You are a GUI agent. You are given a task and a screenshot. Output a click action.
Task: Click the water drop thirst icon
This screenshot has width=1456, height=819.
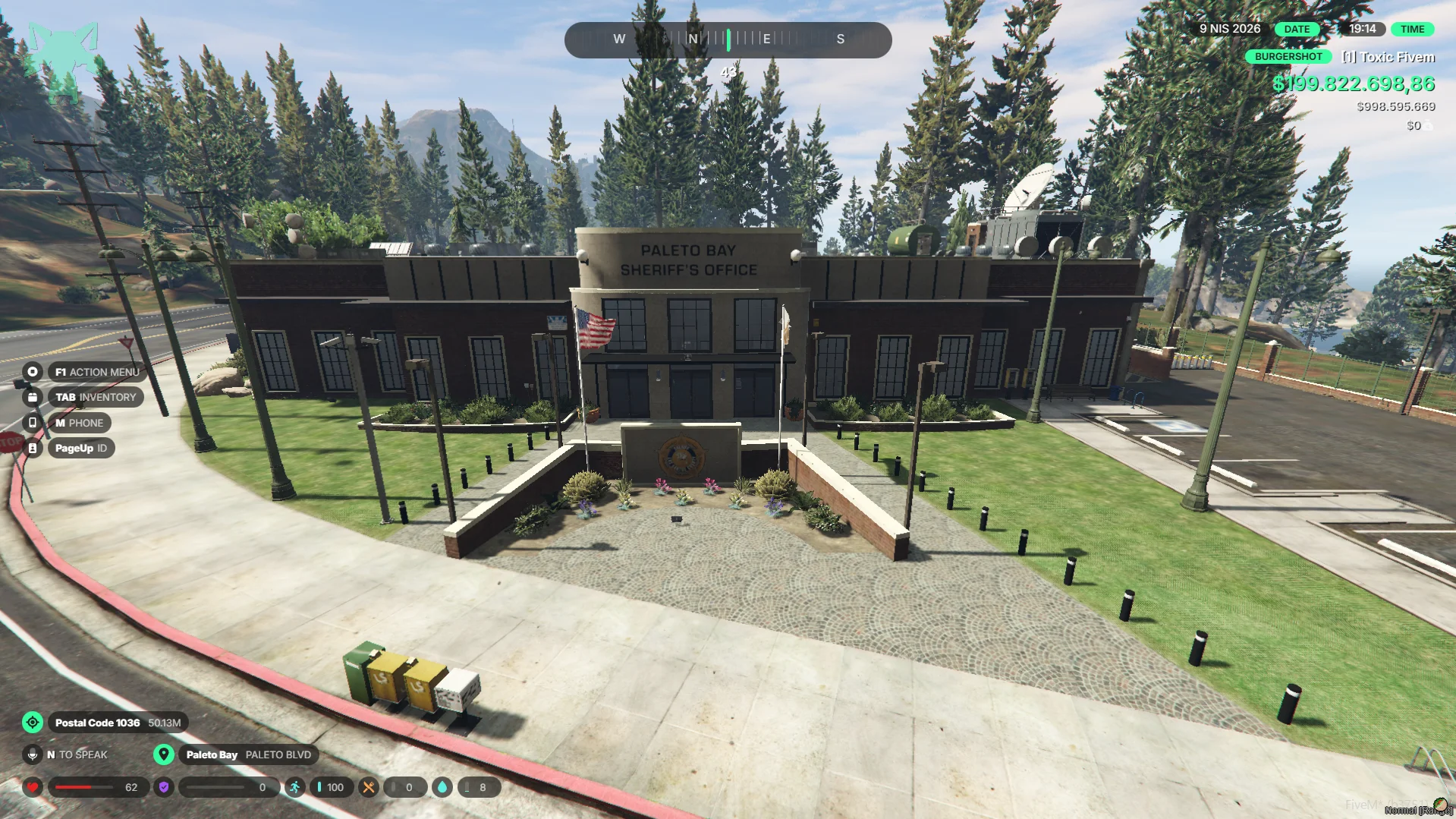442,787
